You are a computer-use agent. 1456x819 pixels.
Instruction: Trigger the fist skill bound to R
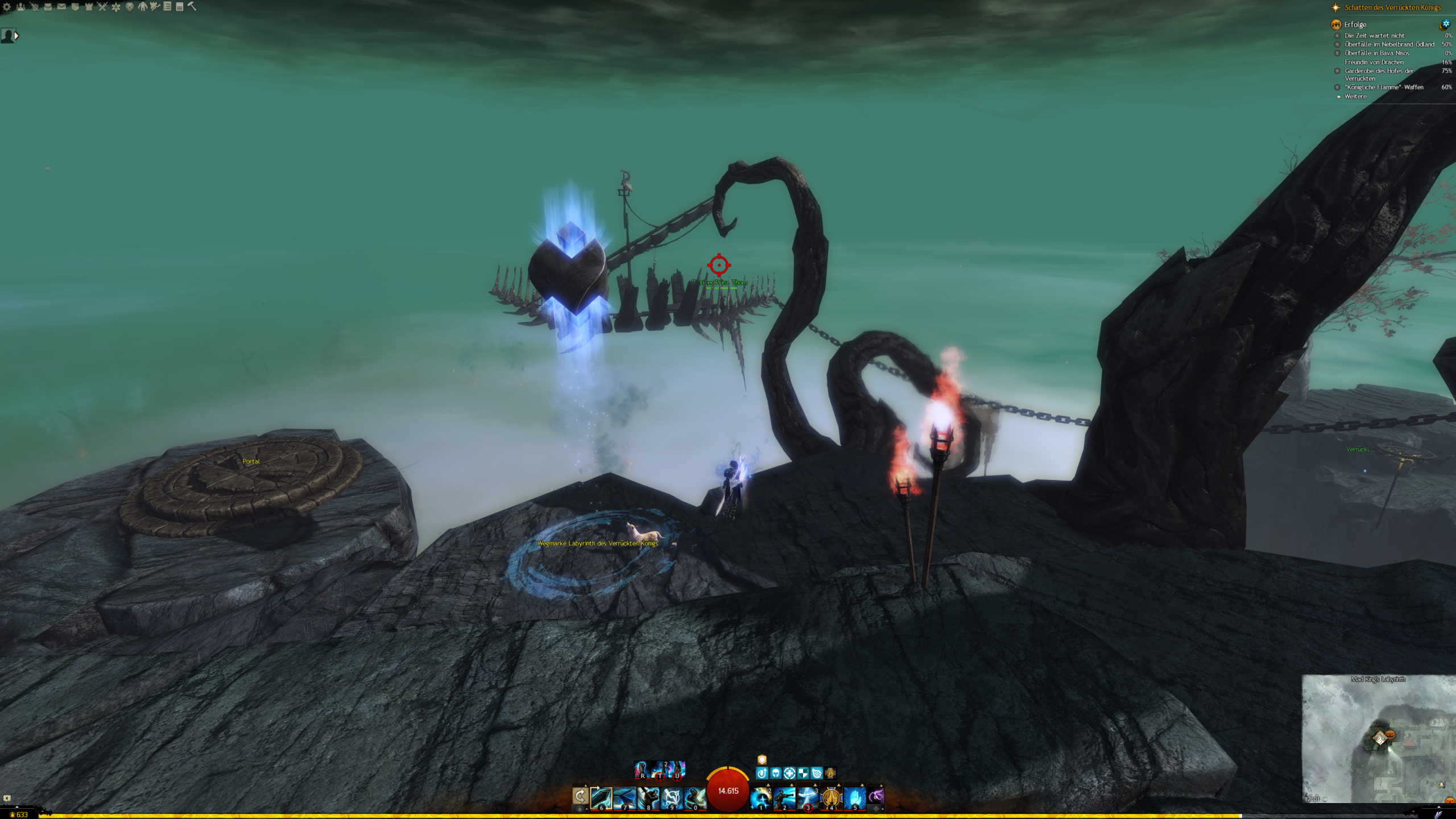point(642,770)
